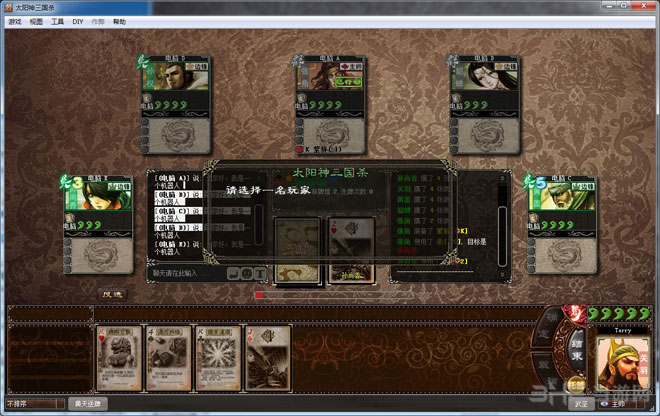660x416 pixels.
Task: Select the left-side player with number 3
Action: 100,222
